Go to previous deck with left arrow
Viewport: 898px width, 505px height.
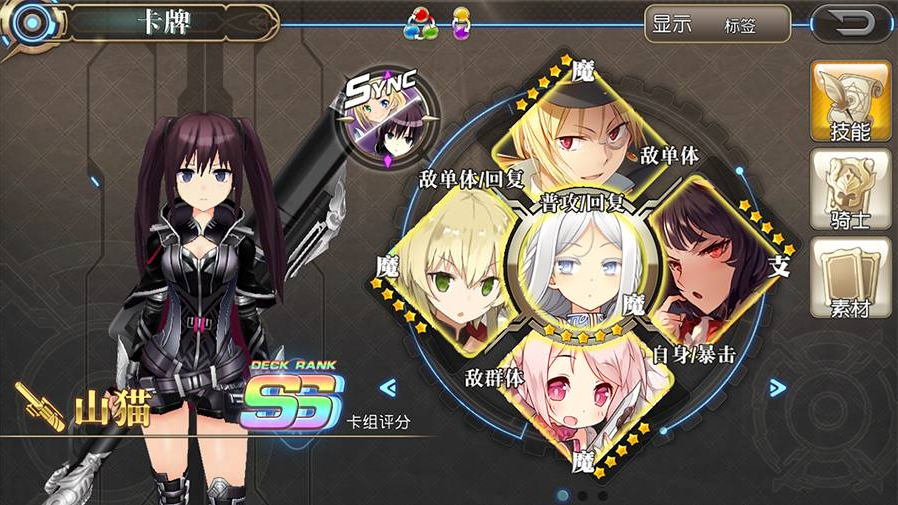388,388
